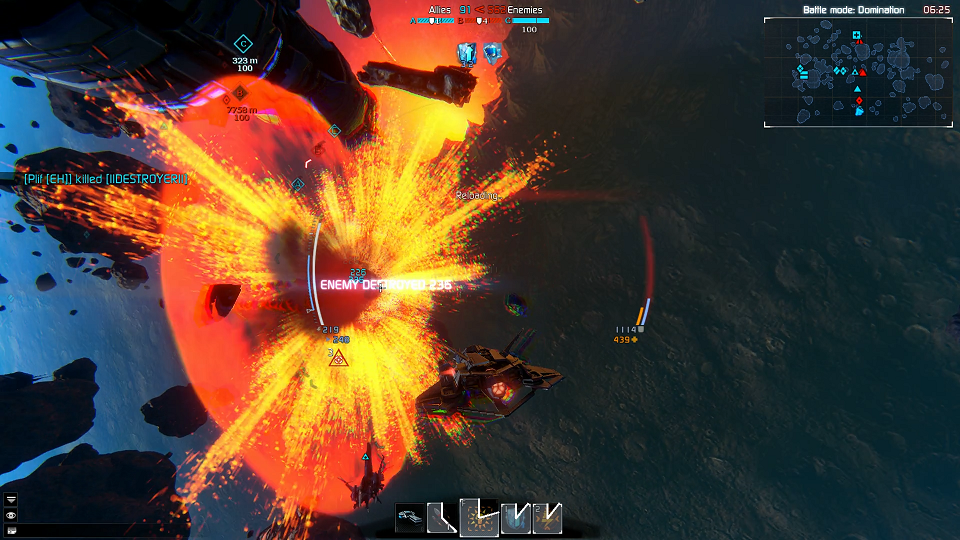Trigger the orange burst special module
This screenshot has width=960, height=540.
[478, 517]
